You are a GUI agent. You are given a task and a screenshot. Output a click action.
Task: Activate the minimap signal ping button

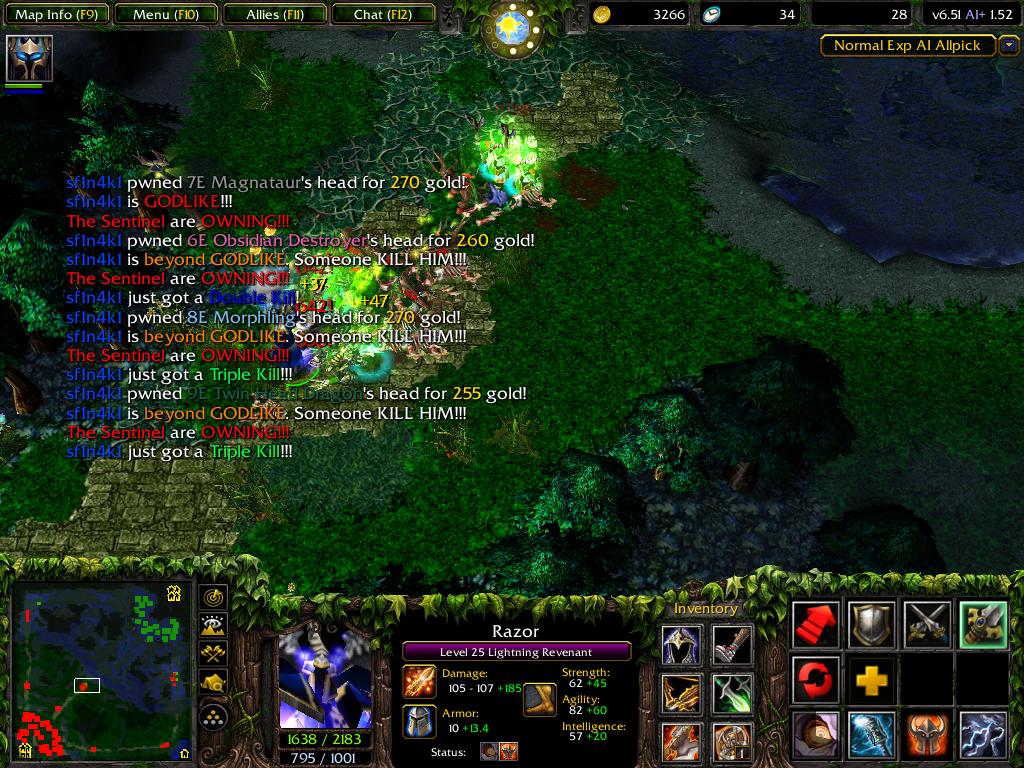point(214,597)
